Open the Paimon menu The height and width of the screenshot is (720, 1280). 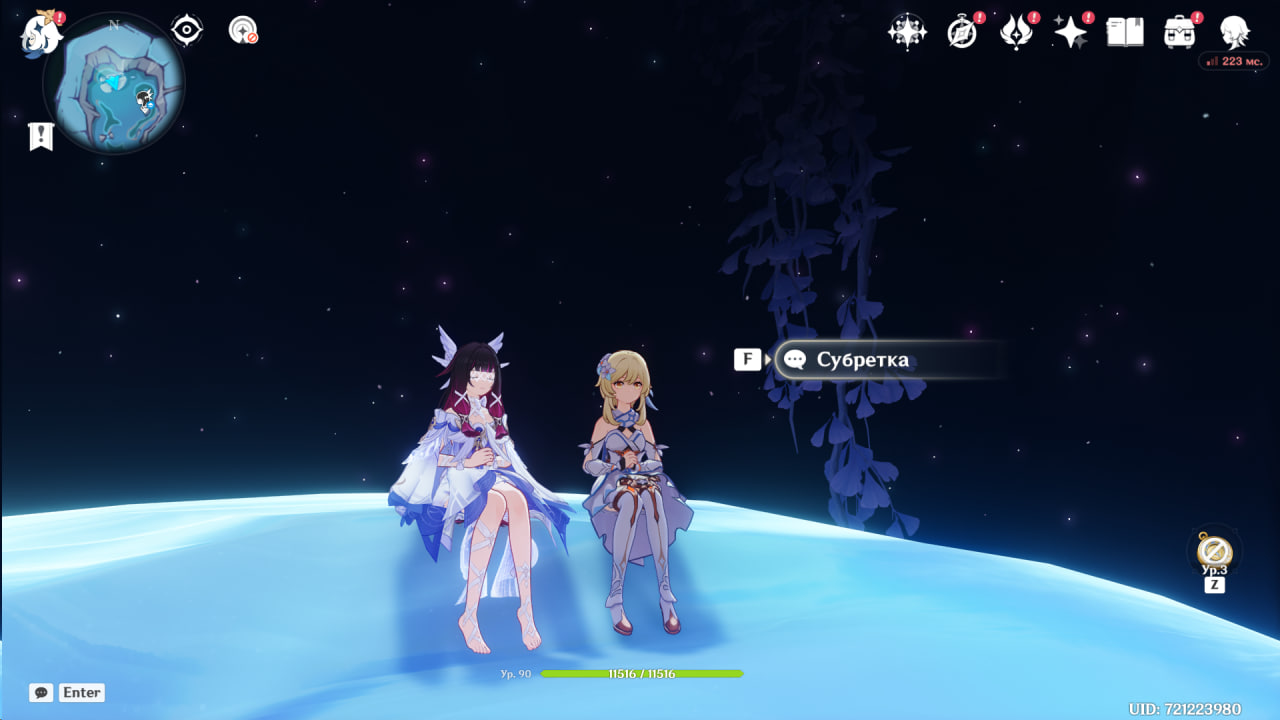[x=41, y=33]
